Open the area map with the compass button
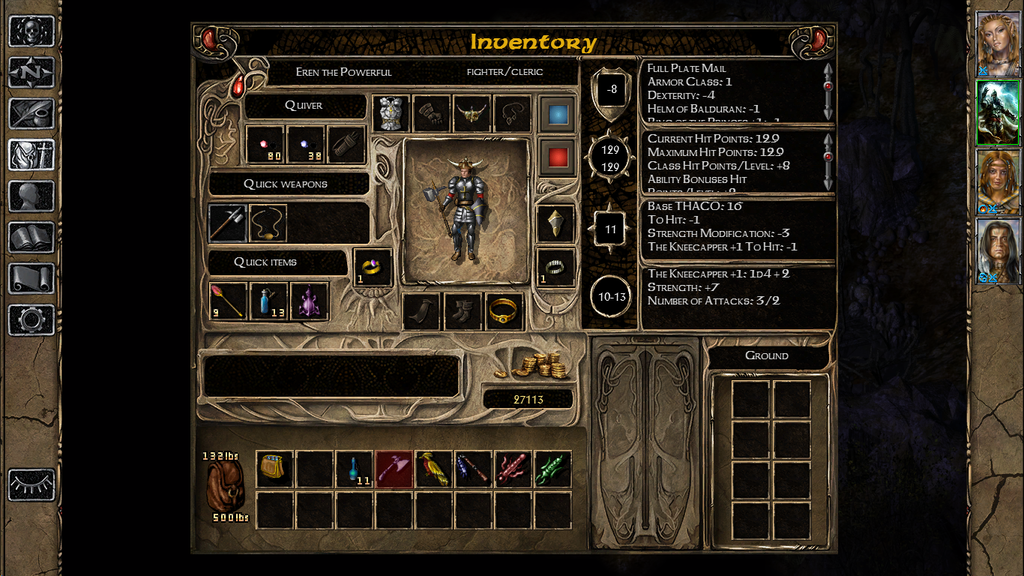 [x=31, y=72]
